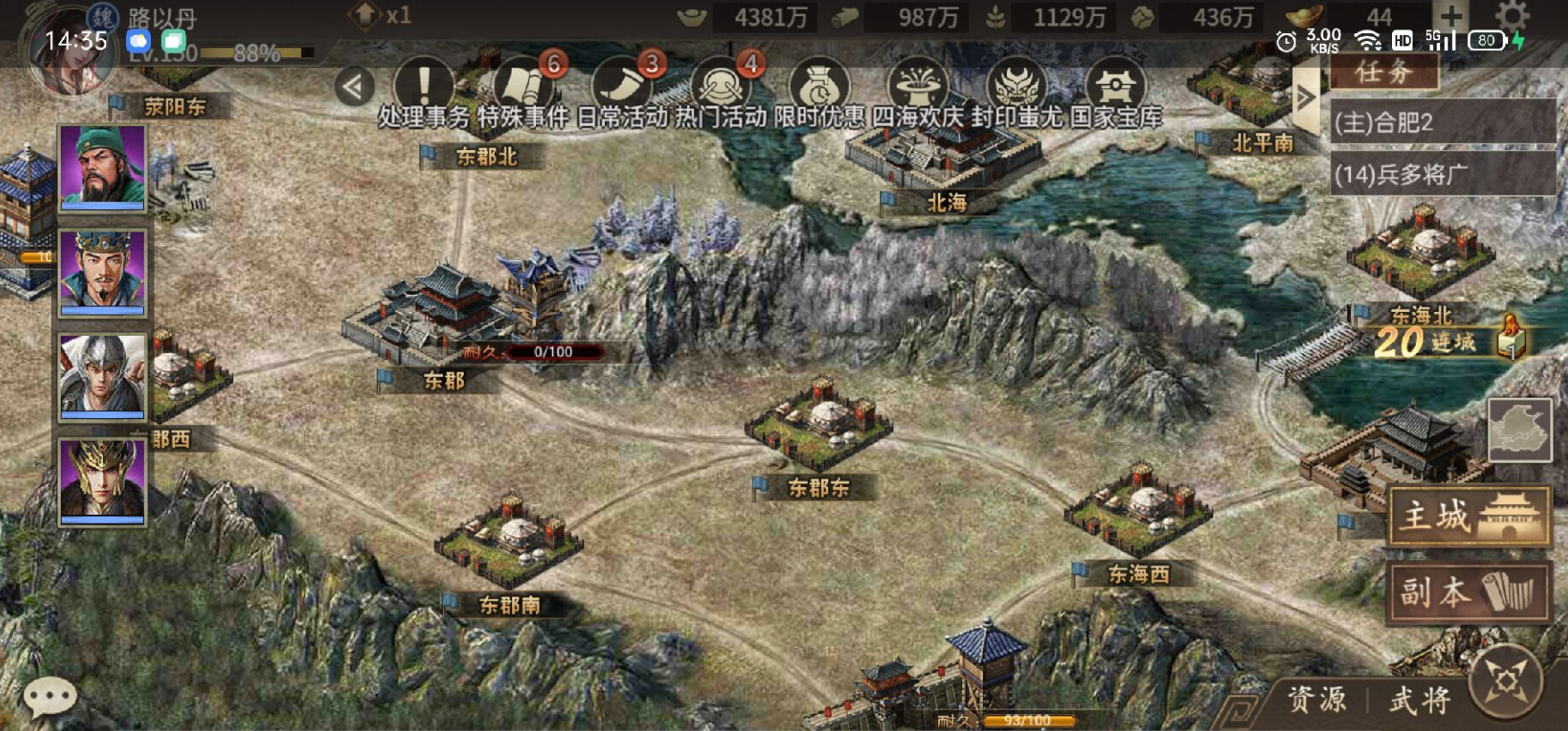Image resolution: width=1568 pixels, height=731 pixels.
Task: Open 武将 generals tab
Action: click(x=1418, y=700)
